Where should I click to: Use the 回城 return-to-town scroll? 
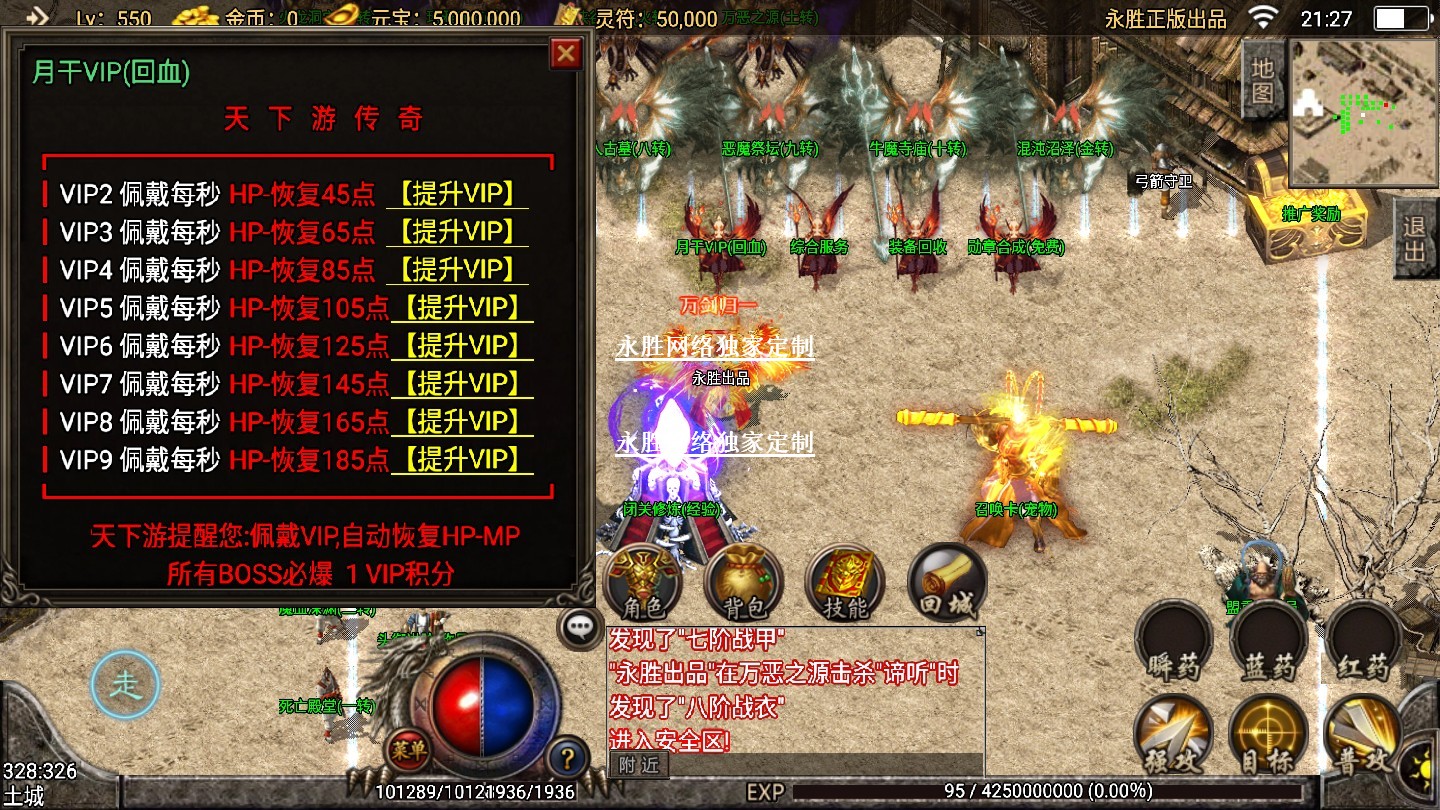point(946,582)
